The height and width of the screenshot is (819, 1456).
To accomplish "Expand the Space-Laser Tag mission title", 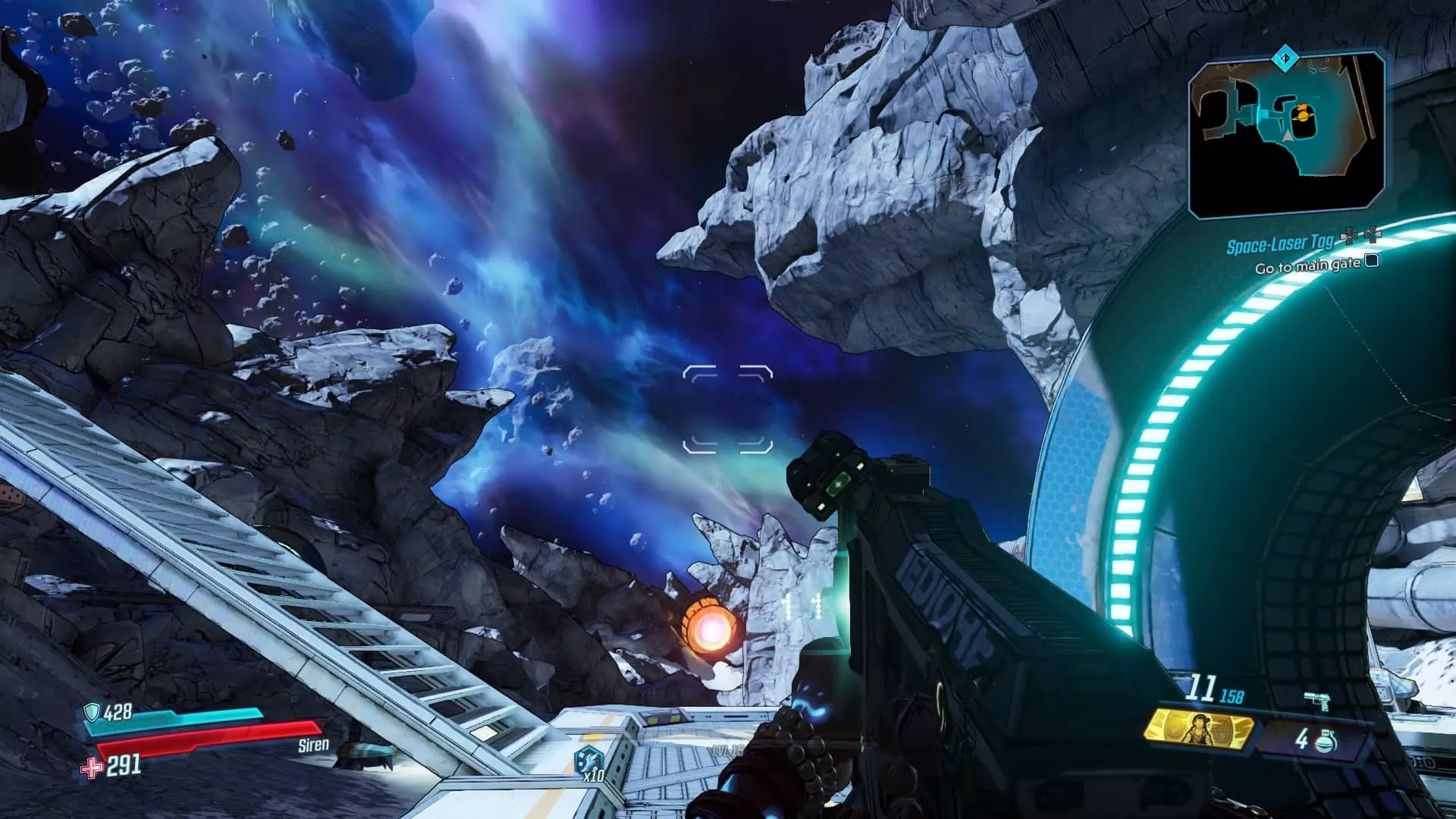I will click(x=1281, y=244).
